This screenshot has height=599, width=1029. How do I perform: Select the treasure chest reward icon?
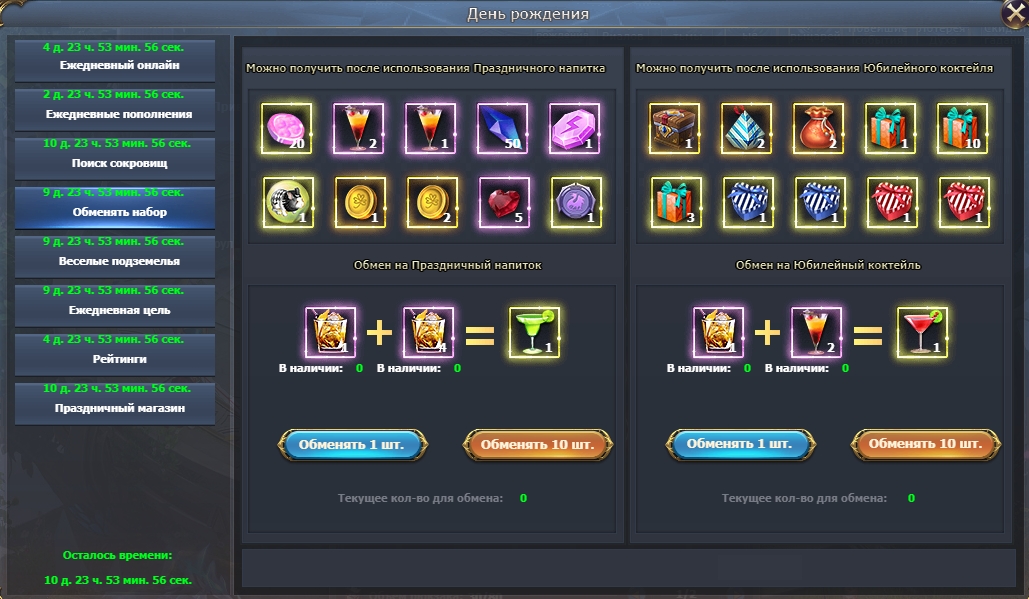[674, 129]
